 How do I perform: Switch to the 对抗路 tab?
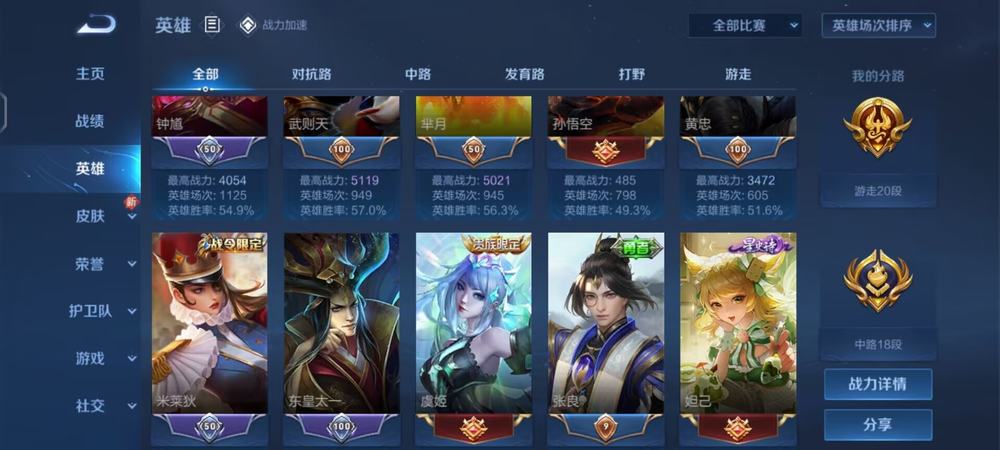pos(312,74)
